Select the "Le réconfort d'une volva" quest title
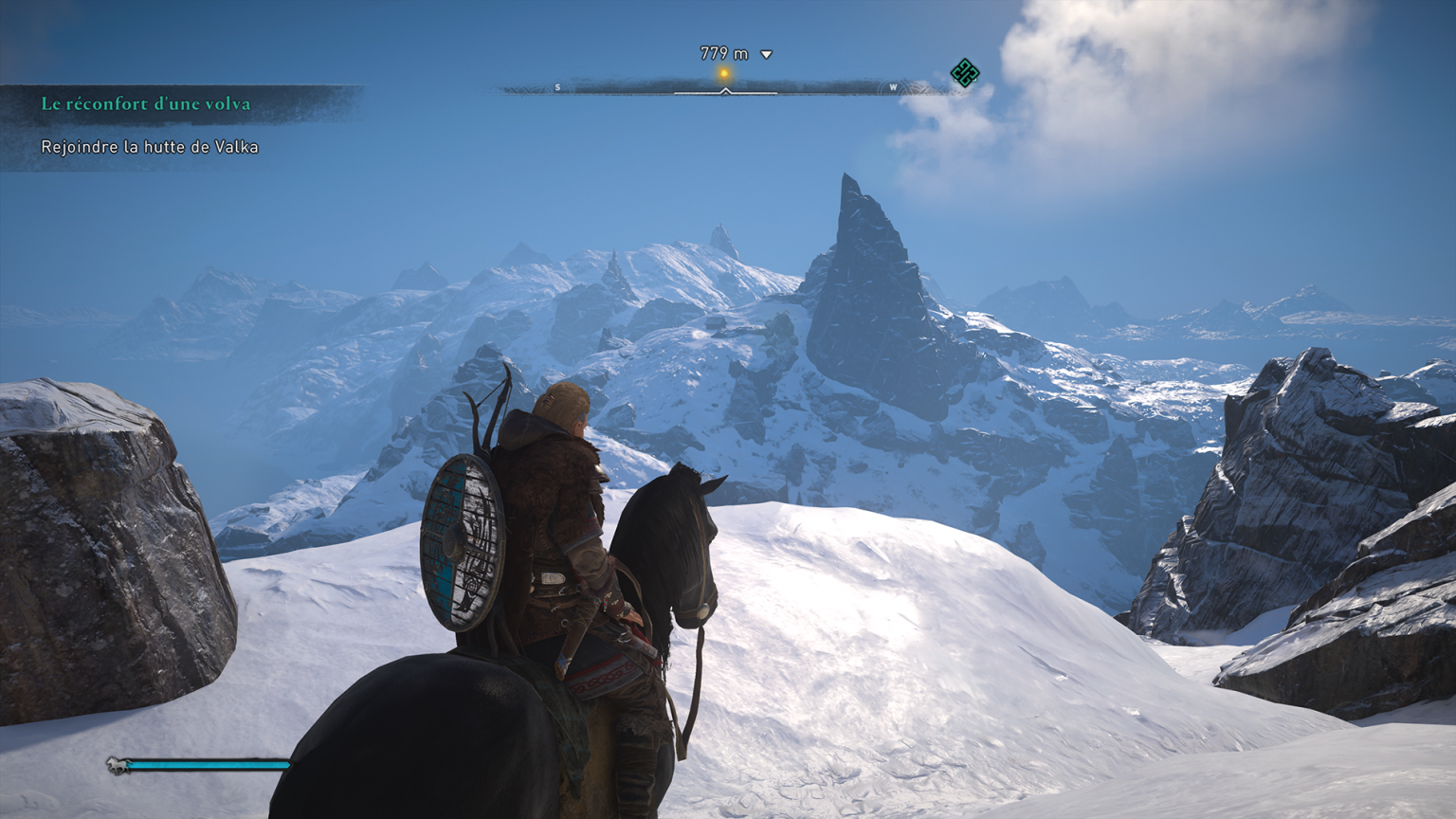This screenshot has width=1456, height=819. click(x=146, y=104)
